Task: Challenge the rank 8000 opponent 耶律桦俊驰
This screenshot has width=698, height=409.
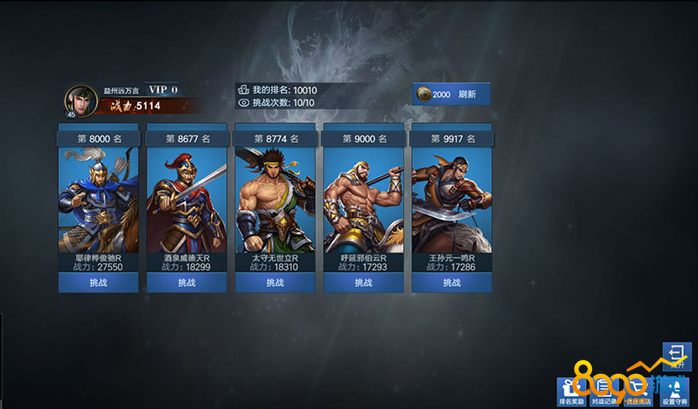Action: [98, 283]
